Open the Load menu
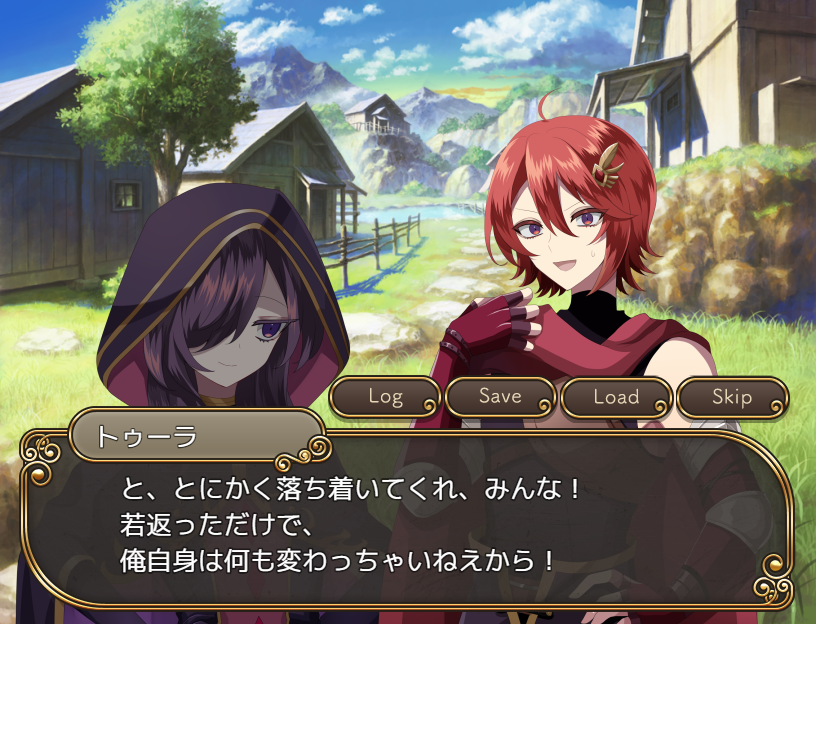Screen dimensions: 816x750 [616, 397]
